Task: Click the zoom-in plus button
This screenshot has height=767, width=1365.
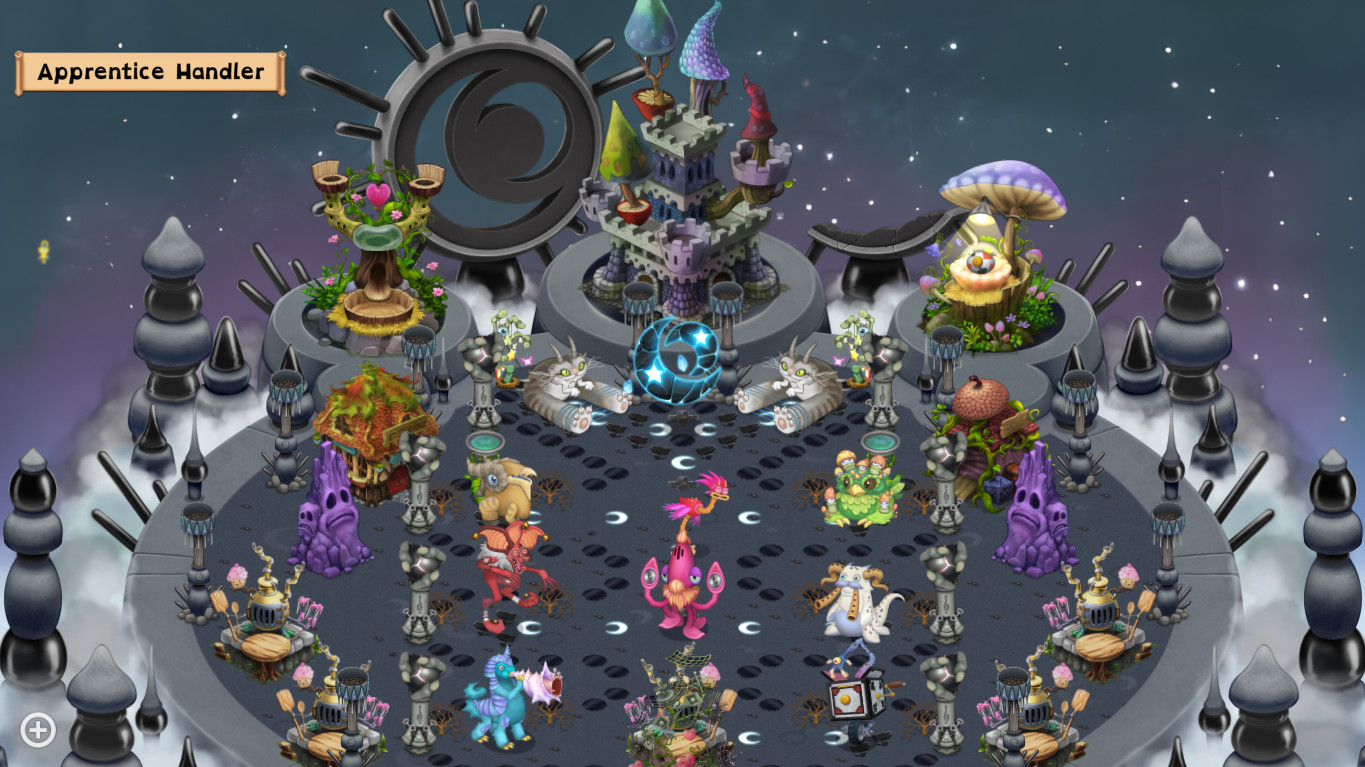Action: click(x=37, y=730)
